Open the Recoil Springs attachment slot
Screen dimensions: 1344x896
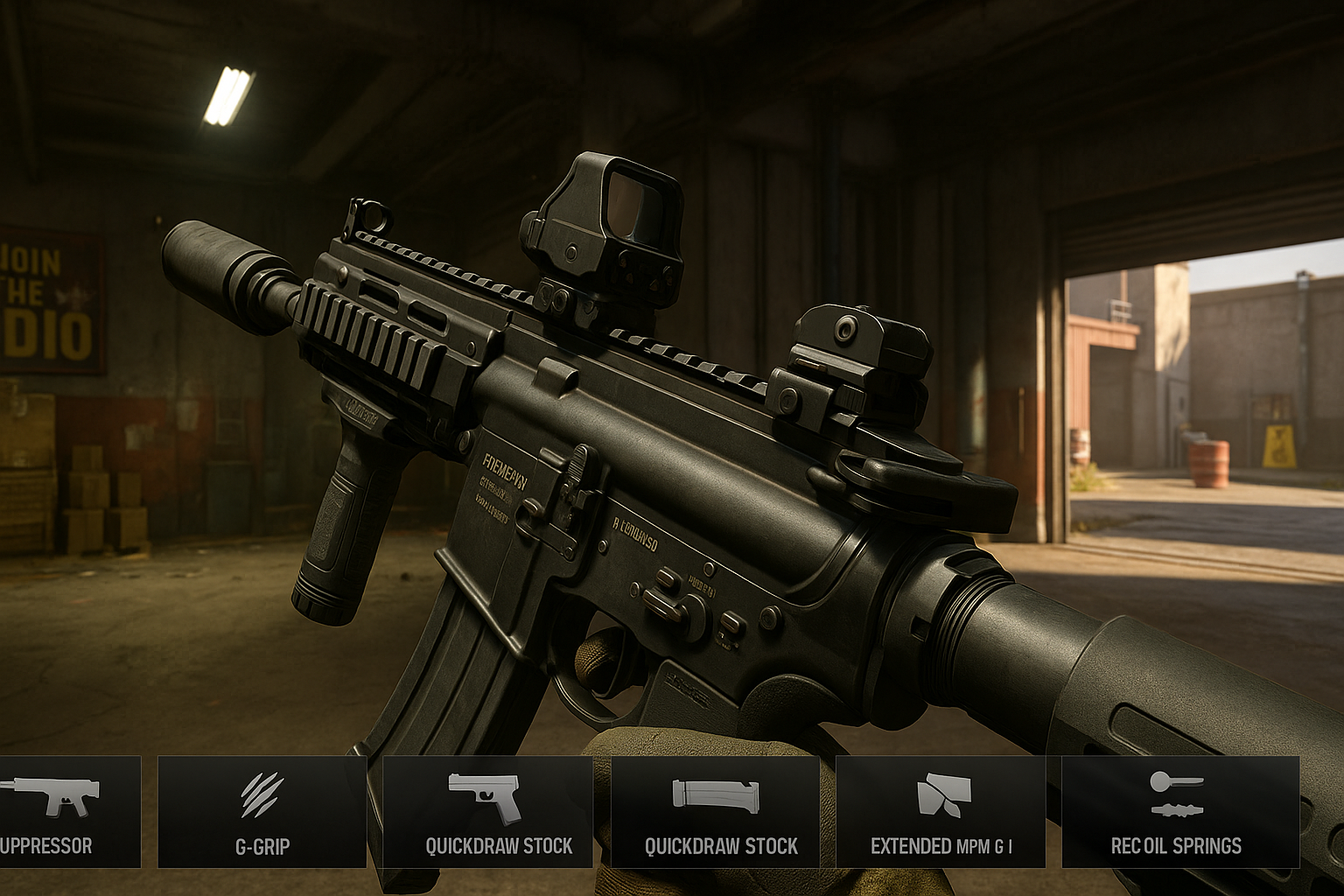(x=1179, y=812)
